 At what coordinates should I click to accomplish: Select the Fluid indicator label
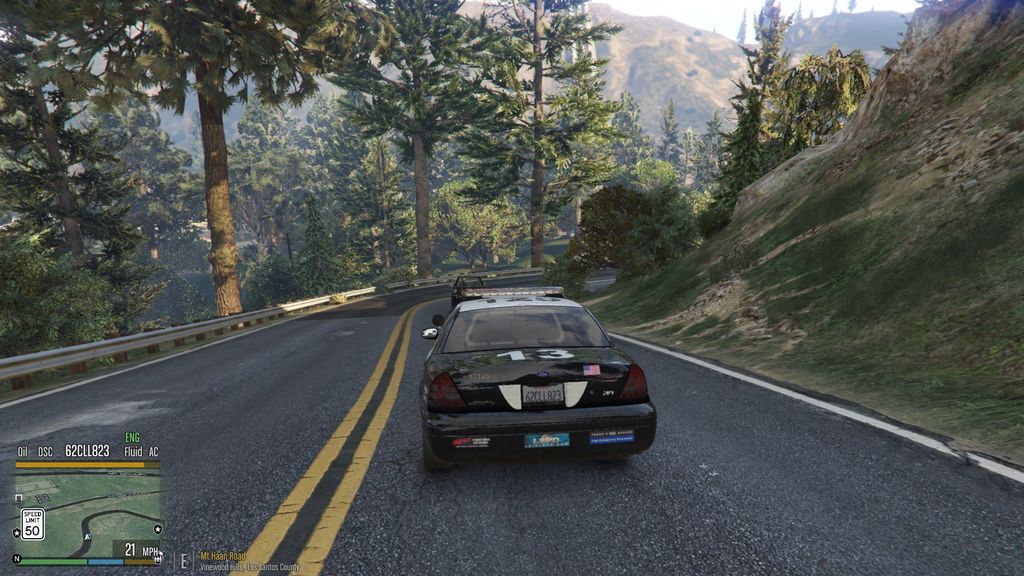(132, 451)
